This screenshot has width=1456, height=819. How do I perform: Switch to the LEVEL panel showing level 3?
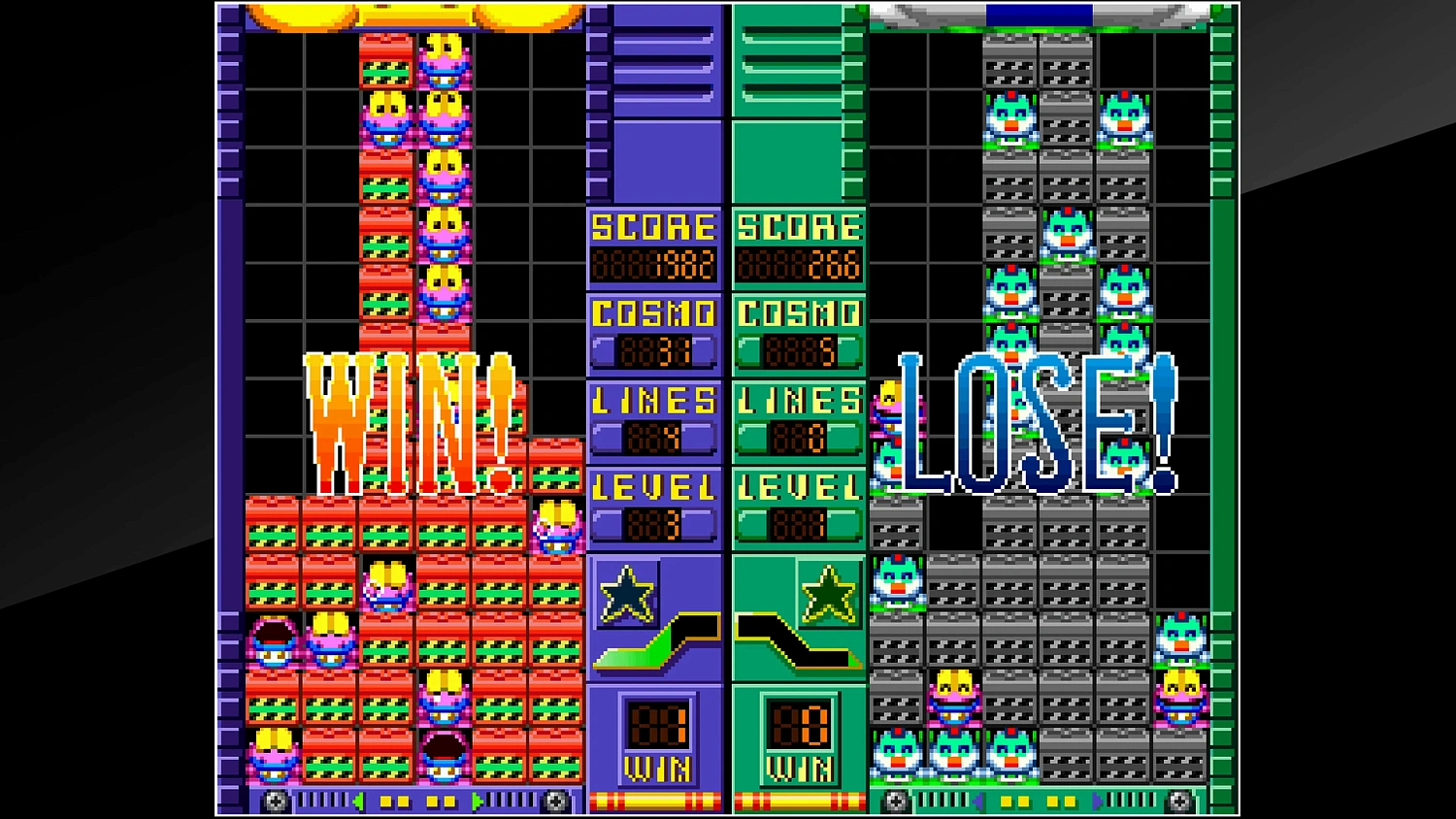[653, 505]
